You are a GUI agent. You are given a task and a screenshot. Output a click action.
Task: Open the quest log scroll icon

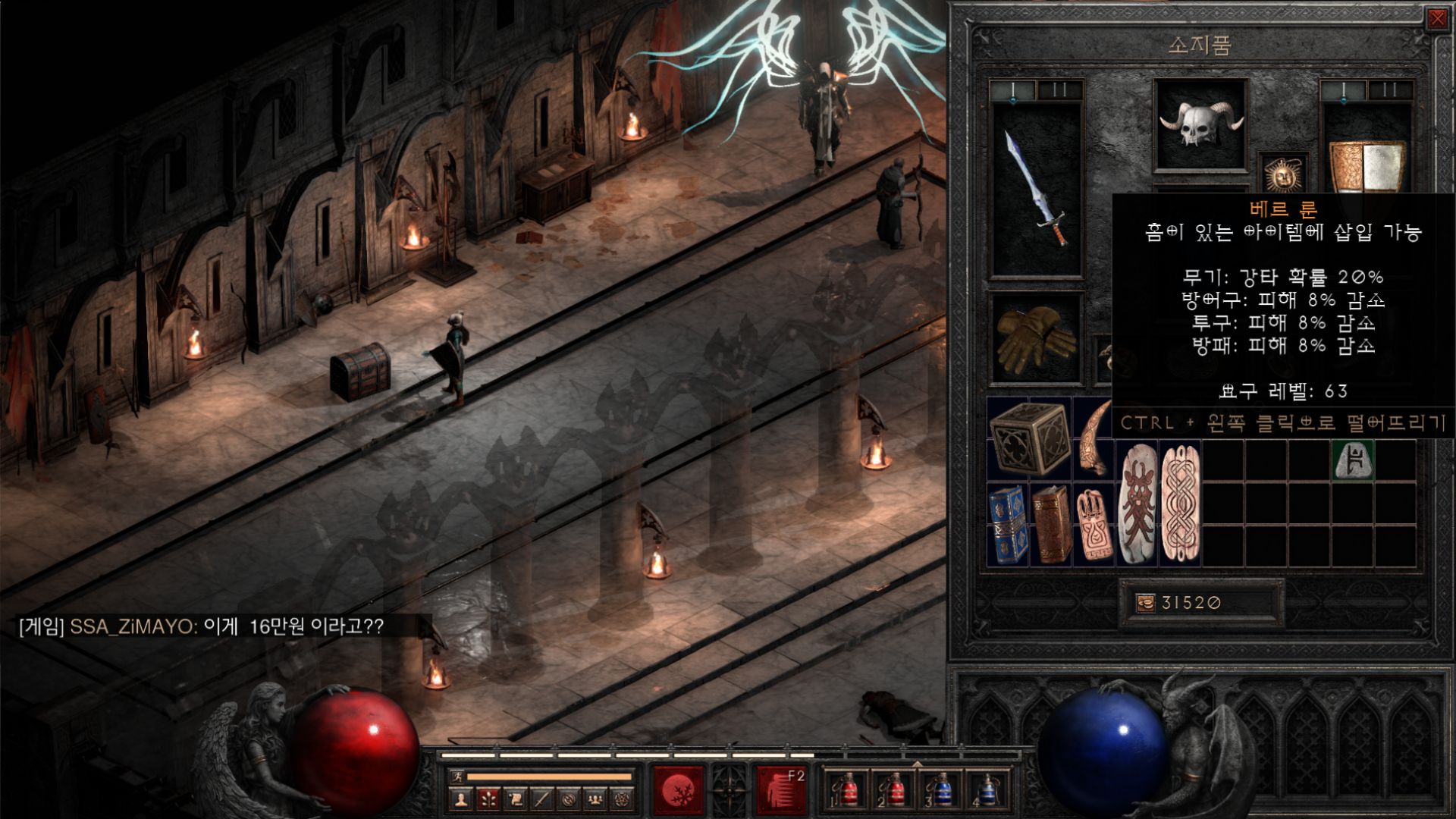point(515,799)
